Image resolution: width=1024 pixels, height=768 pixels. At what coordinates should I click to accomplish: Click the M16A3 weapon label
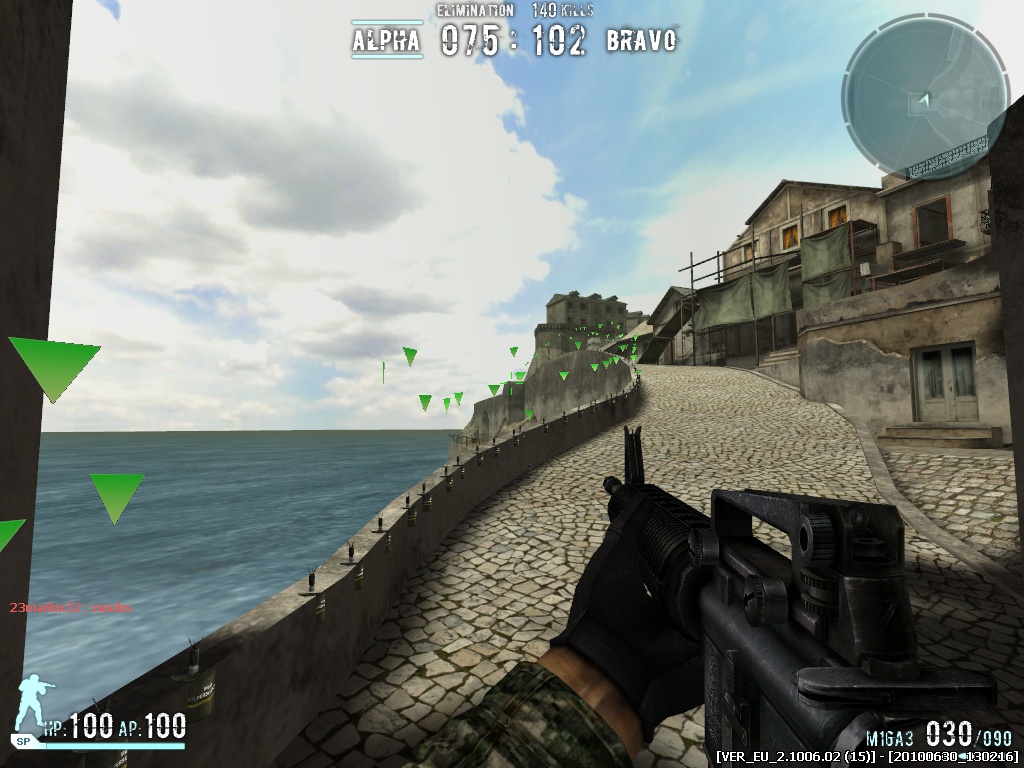(890, 737)
